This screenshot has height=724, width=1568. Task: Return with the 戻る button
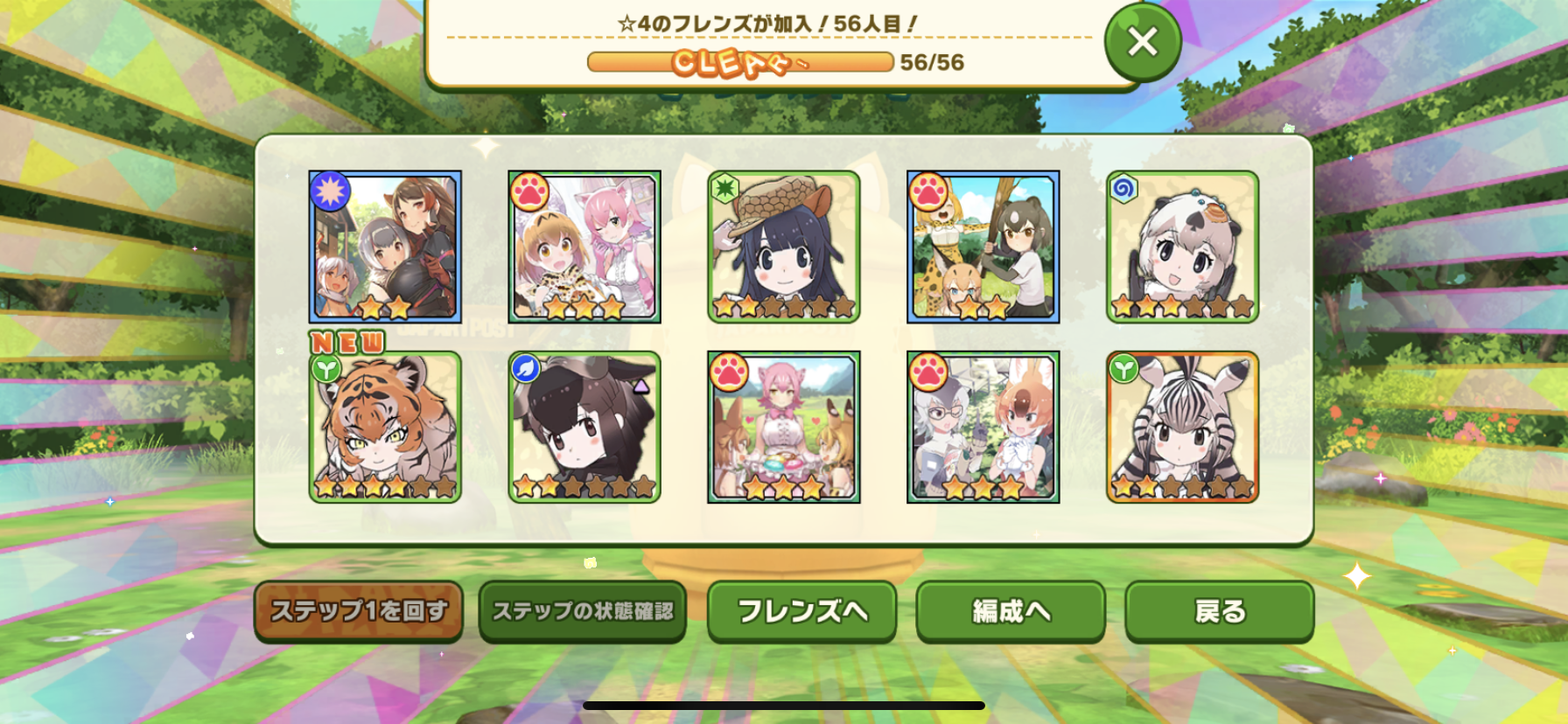(x=1219, y=611)
